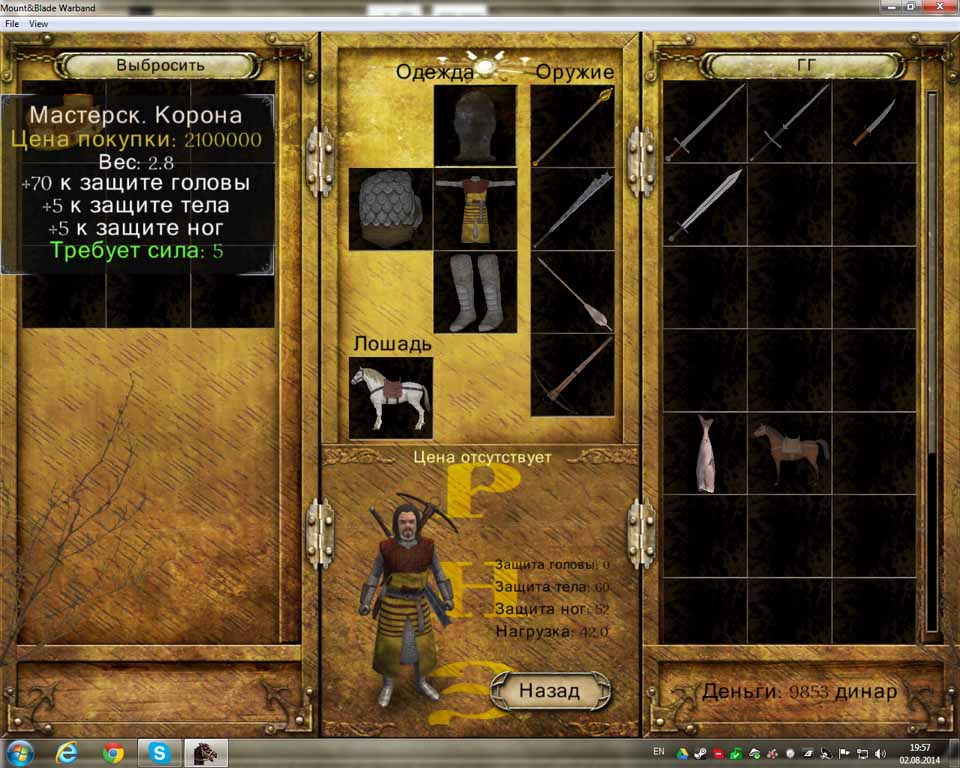The height and width of the screenshot is (768, 960).
Task: Choose the equipped crossbow slot
Action: (x=572, y=375)
